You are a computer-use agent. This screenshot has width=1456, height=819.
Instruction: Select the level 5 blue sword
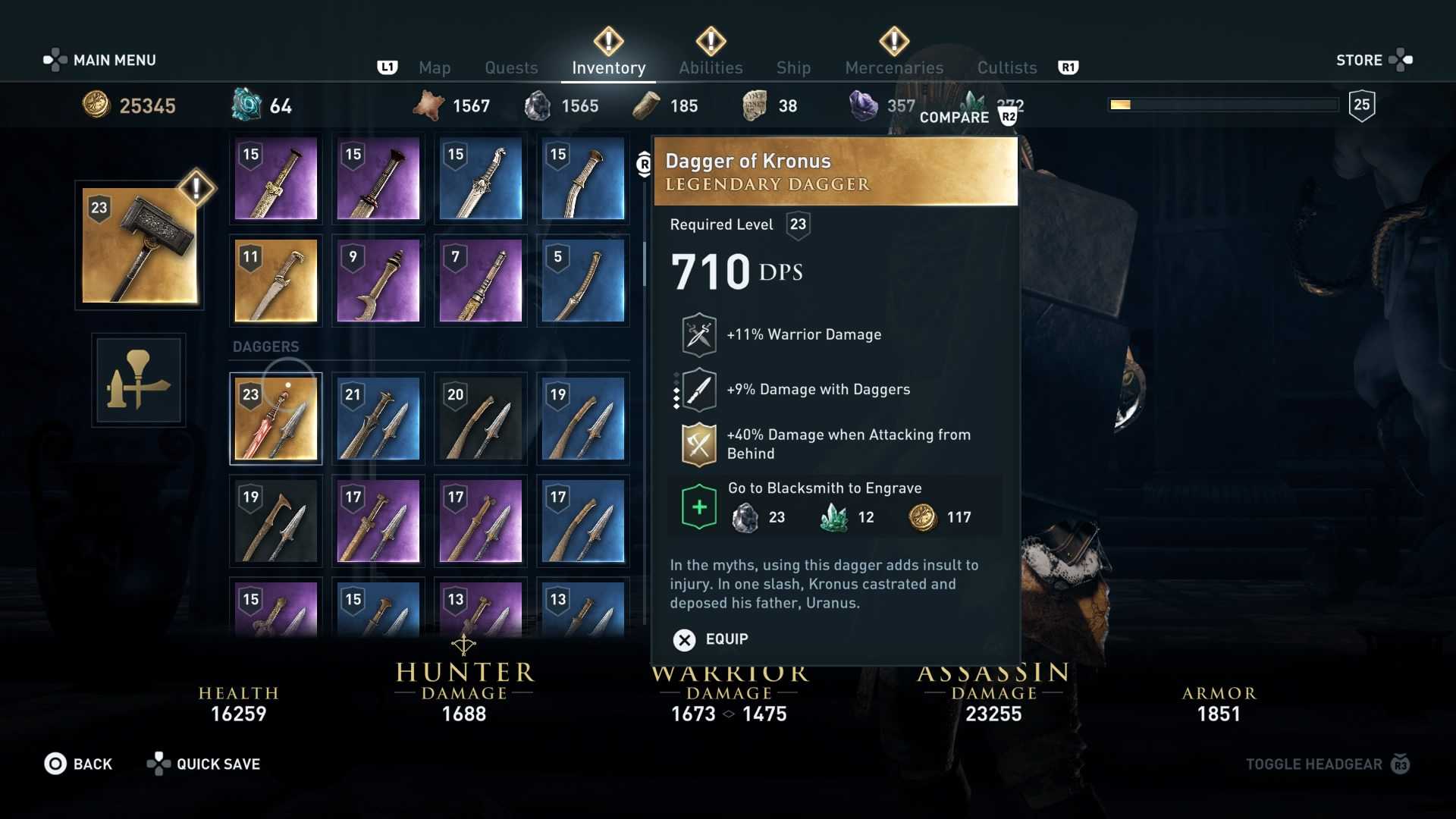(583, 281)
